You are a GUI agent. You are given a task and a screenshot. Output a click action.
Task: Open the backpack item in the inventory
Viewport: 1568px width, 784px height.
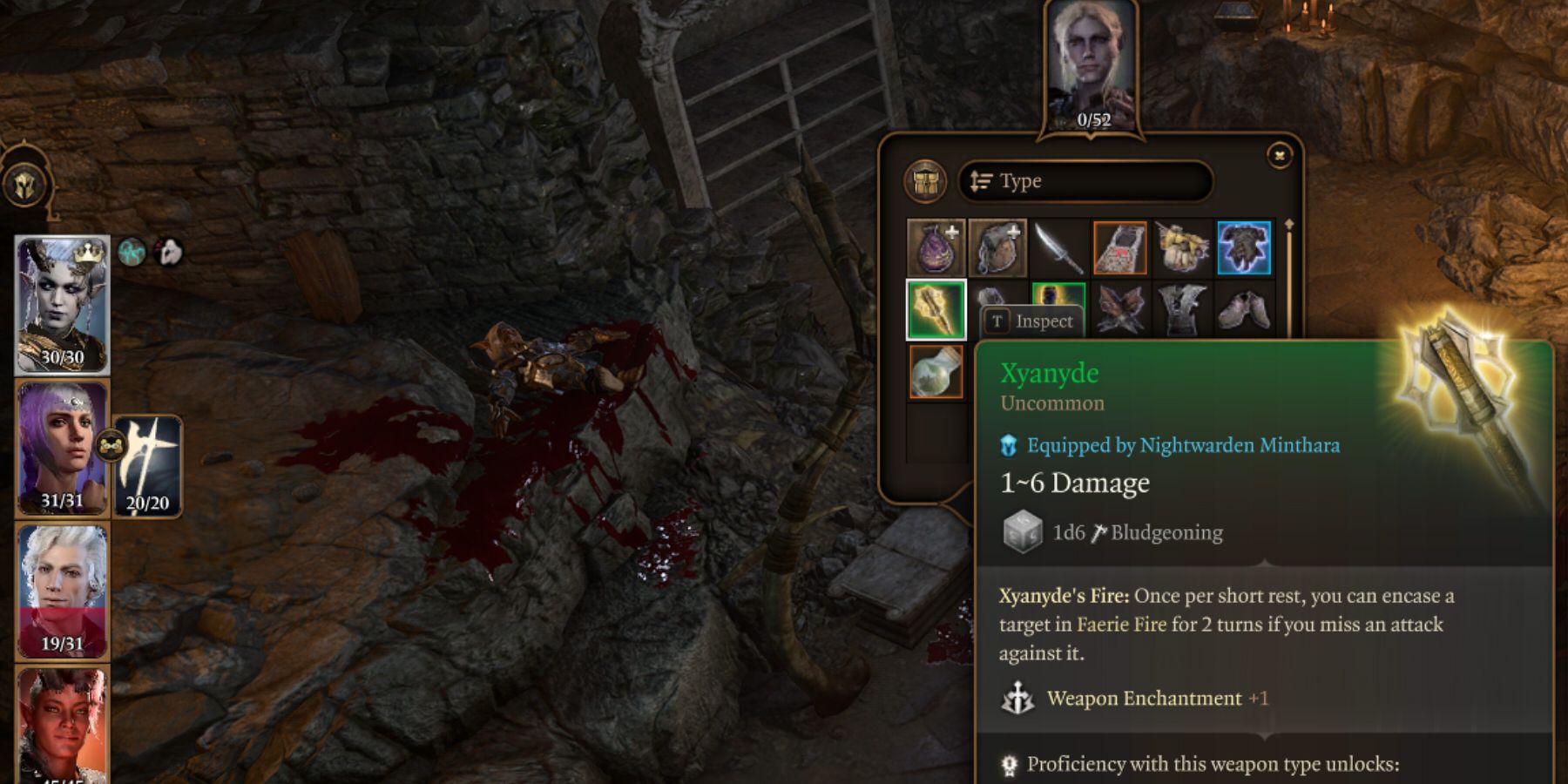click(997, 247)
